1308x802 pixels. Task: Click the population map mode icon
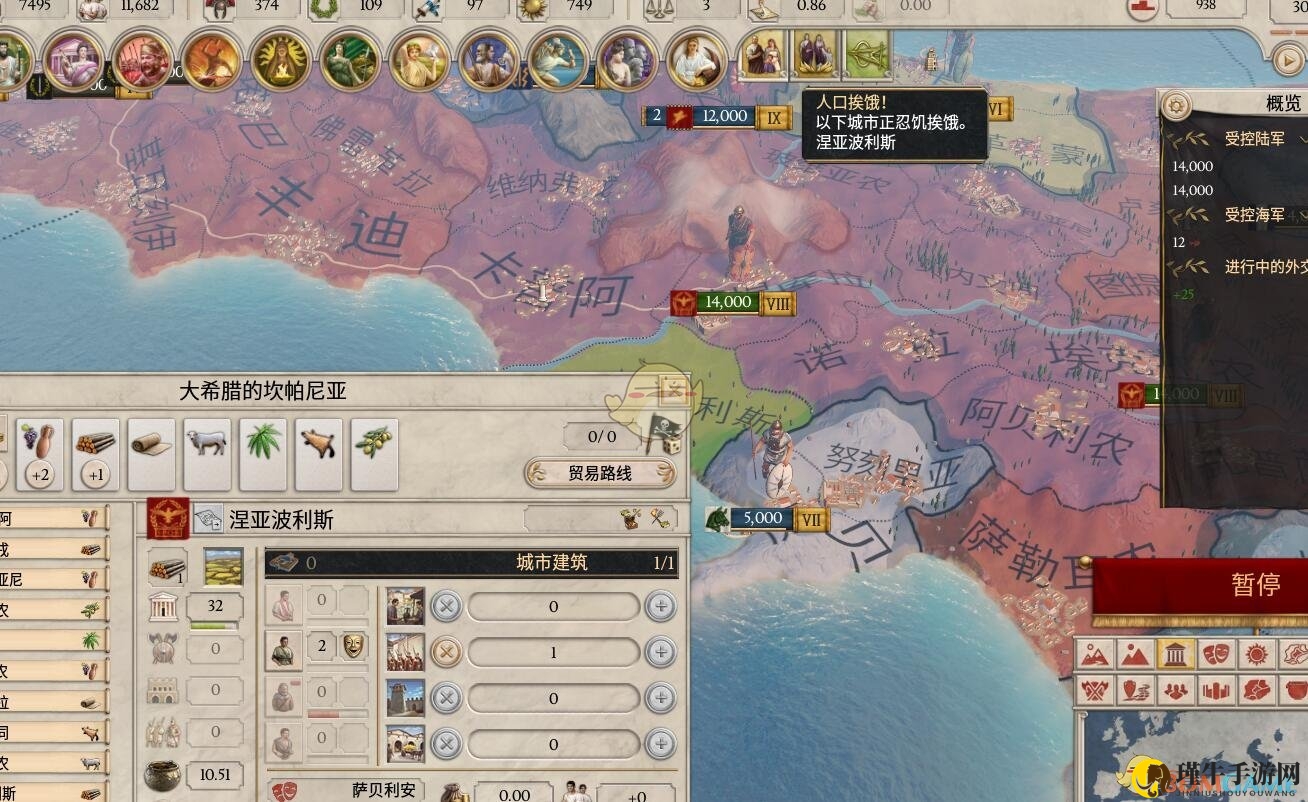(x=1176, y=690)
